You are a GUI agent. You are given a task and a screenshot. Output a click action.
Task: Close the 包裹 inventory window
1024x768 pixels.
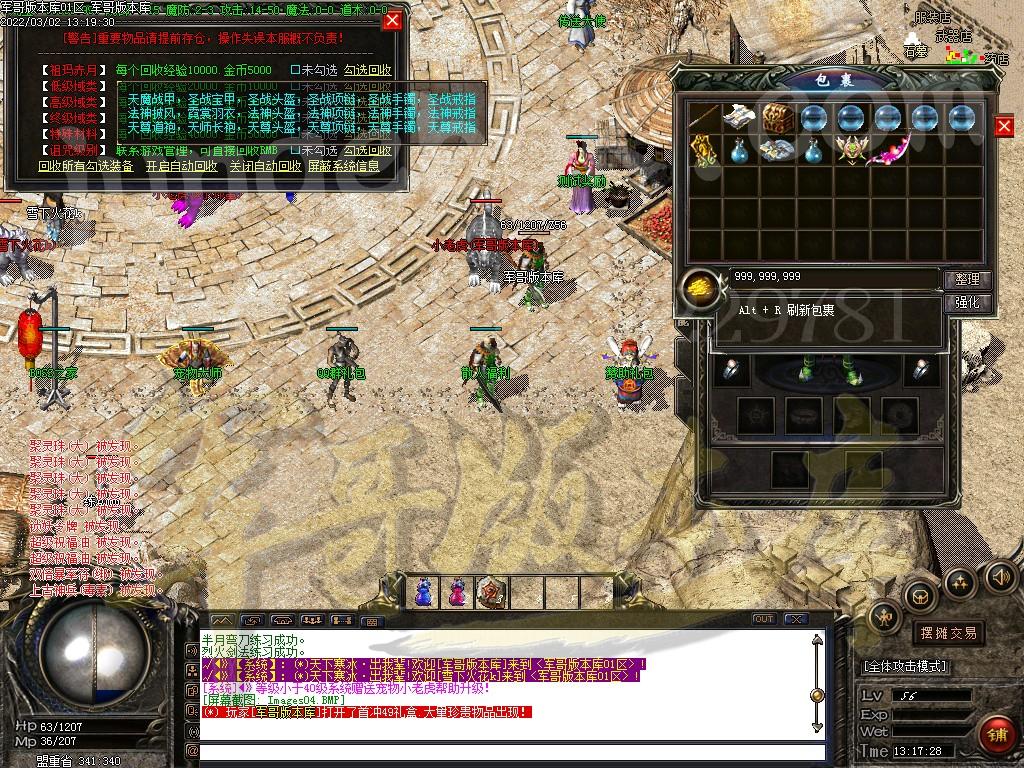1004,125
